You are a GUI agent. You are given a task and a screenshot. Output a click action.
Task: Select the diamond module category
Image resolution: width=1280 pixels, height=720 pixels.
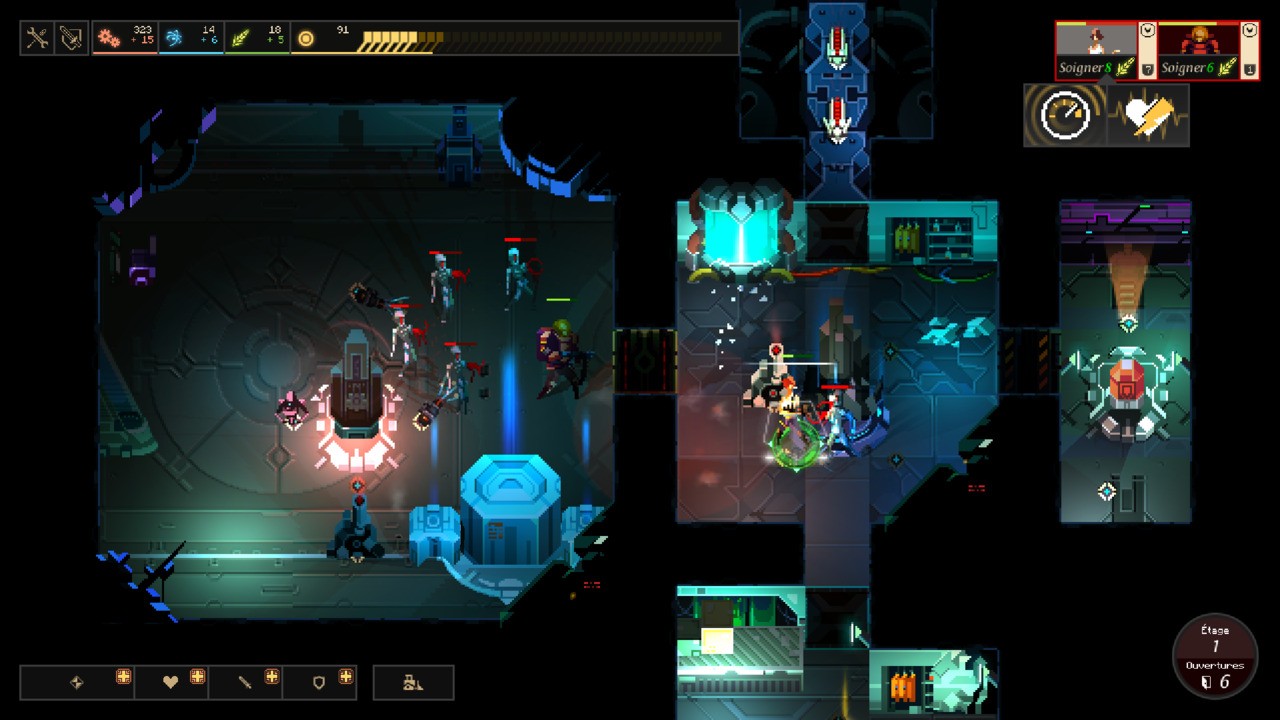(x=77, y=682)
